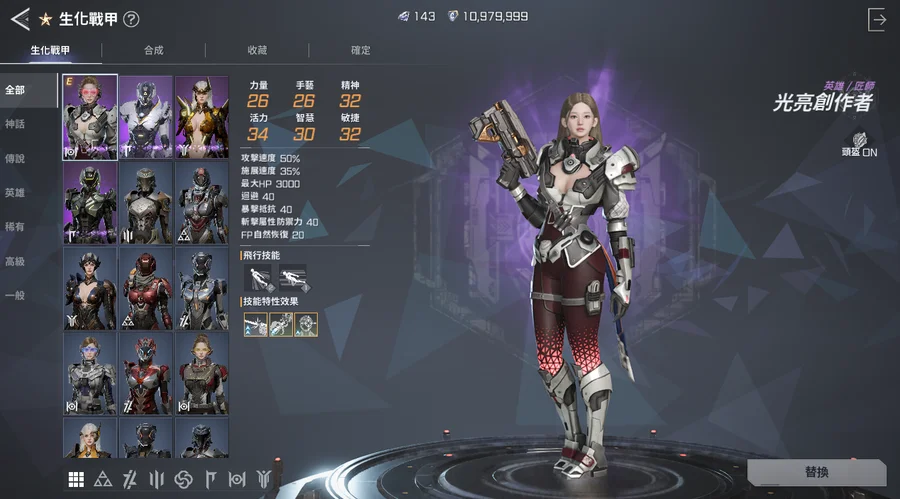Select the golden armor with winged helmet

(x=202, y=116)
